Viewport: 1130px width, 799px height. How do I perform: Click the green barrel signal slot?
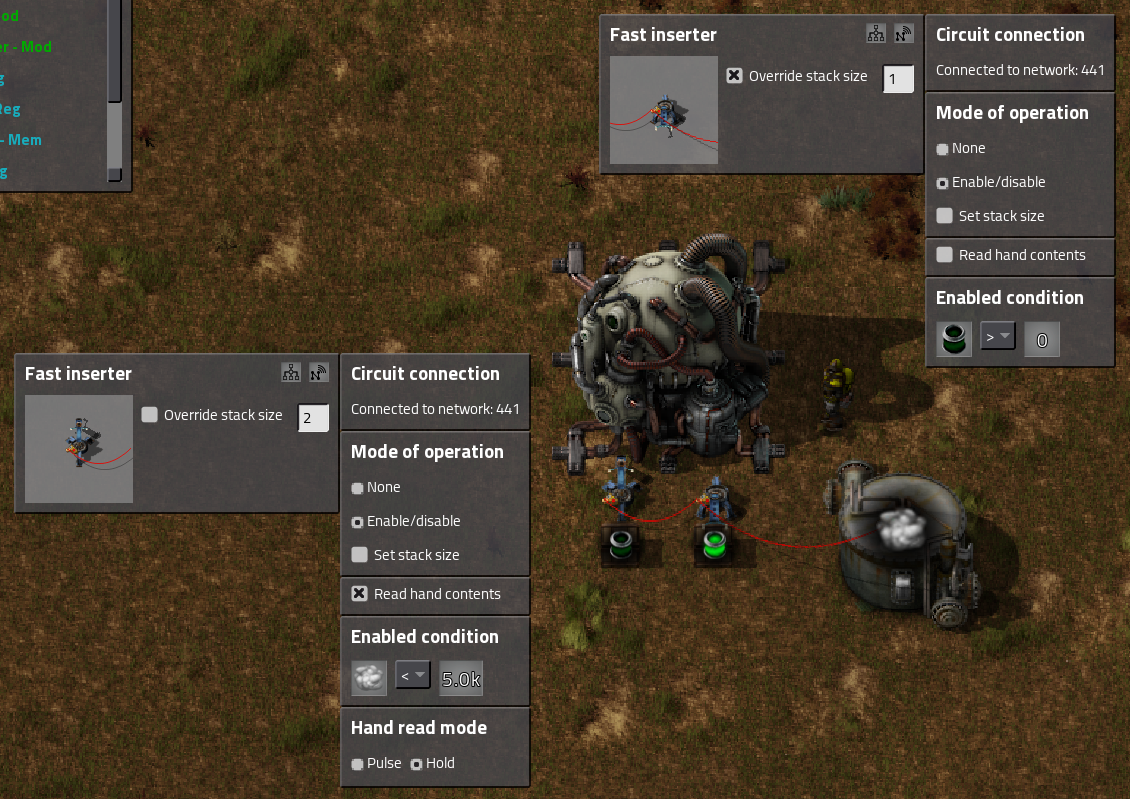[x=954, y=339]
